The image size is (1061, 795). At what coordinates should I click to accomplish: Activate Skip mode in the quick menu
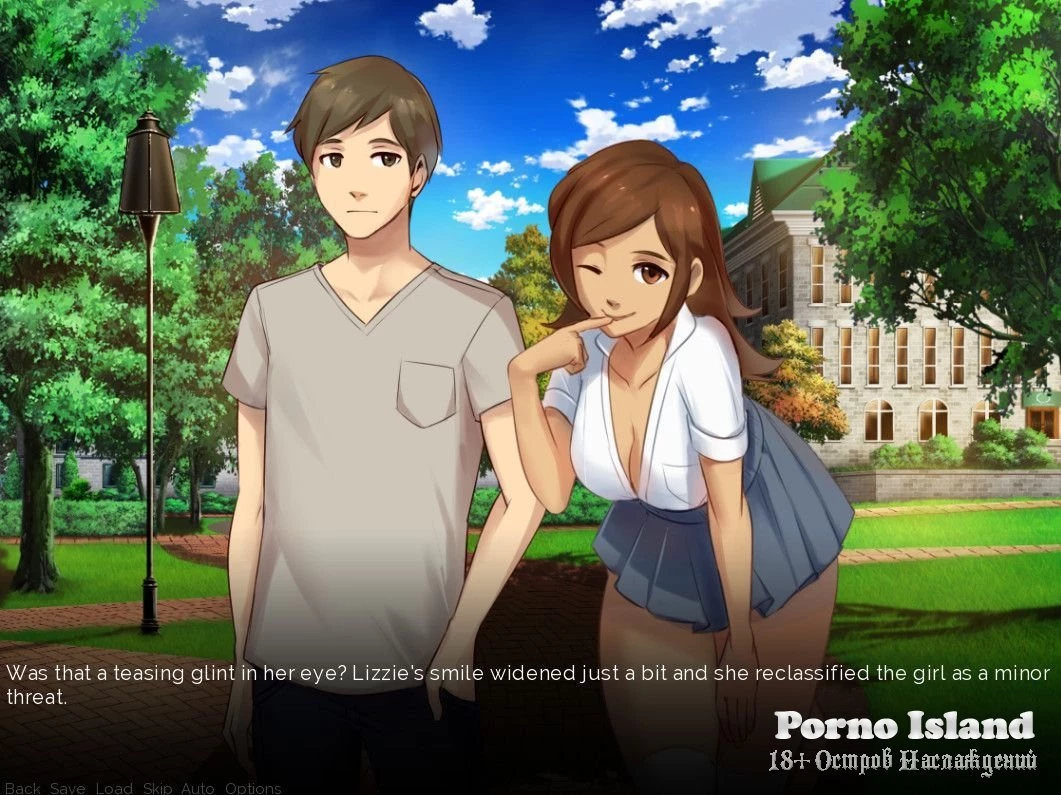coord(157,788)
